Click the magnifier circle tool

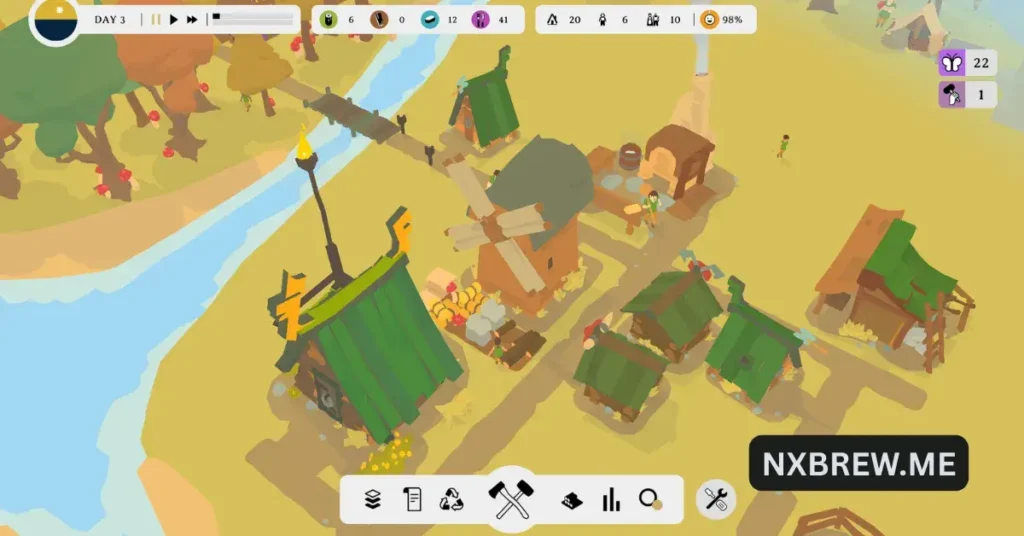coord(651,500)
